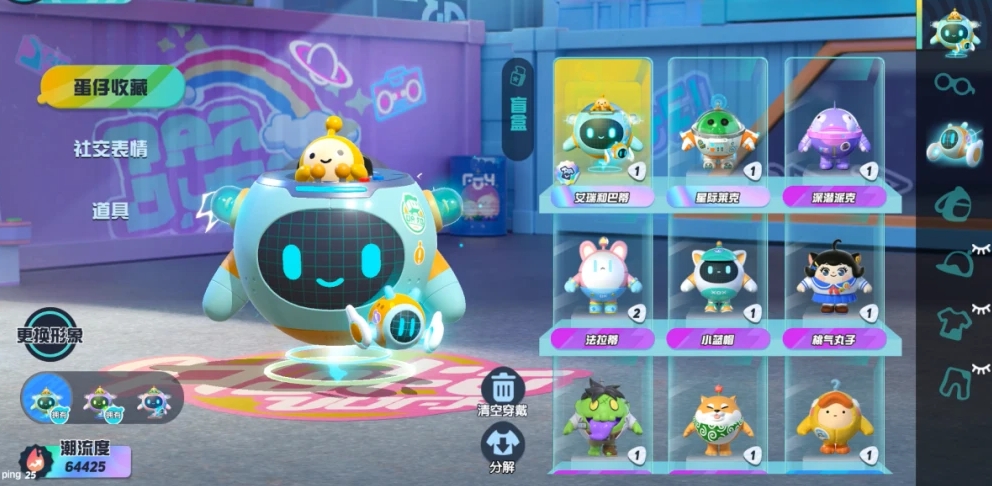This screenshot has width=992, height=486.
Task: Pick the shiba dog skin
Action: [718, 420]
